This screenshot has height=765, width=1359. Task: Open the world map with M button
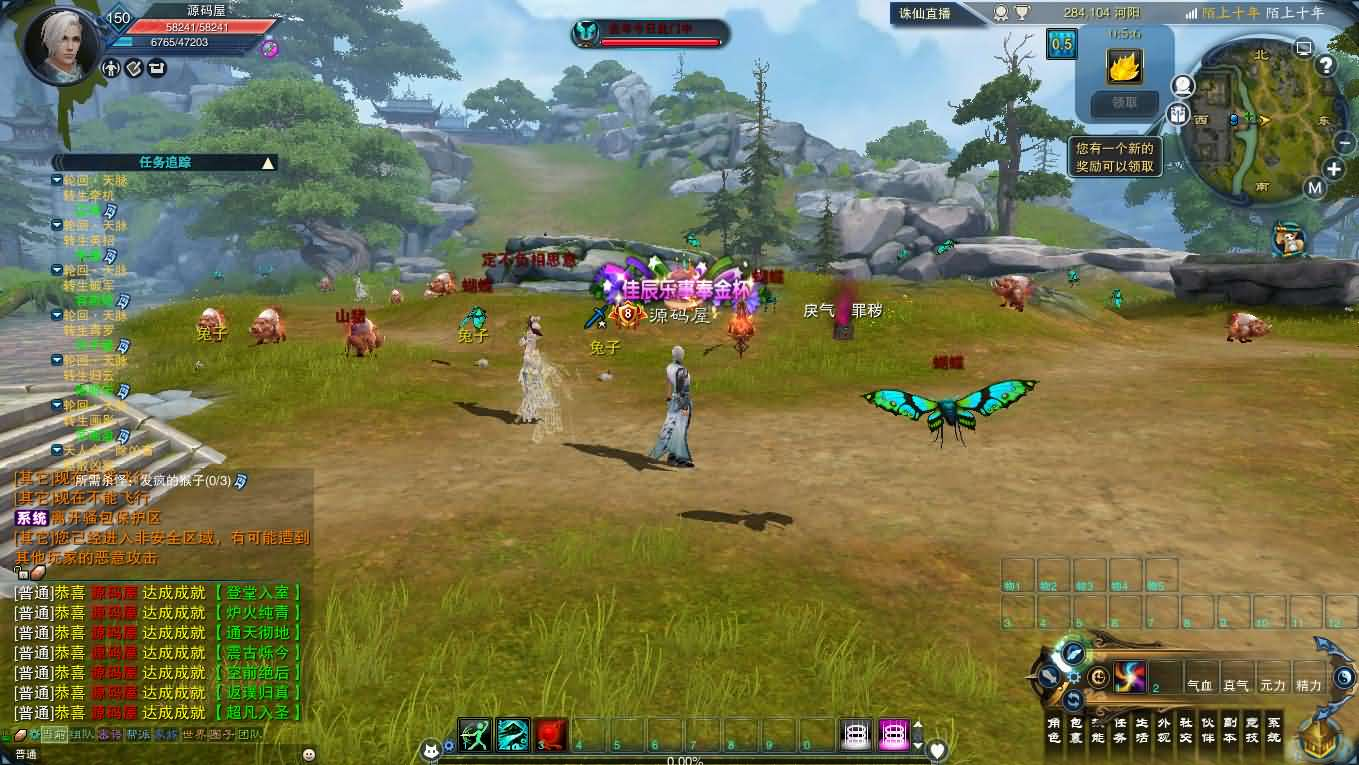pos(1314,188)
